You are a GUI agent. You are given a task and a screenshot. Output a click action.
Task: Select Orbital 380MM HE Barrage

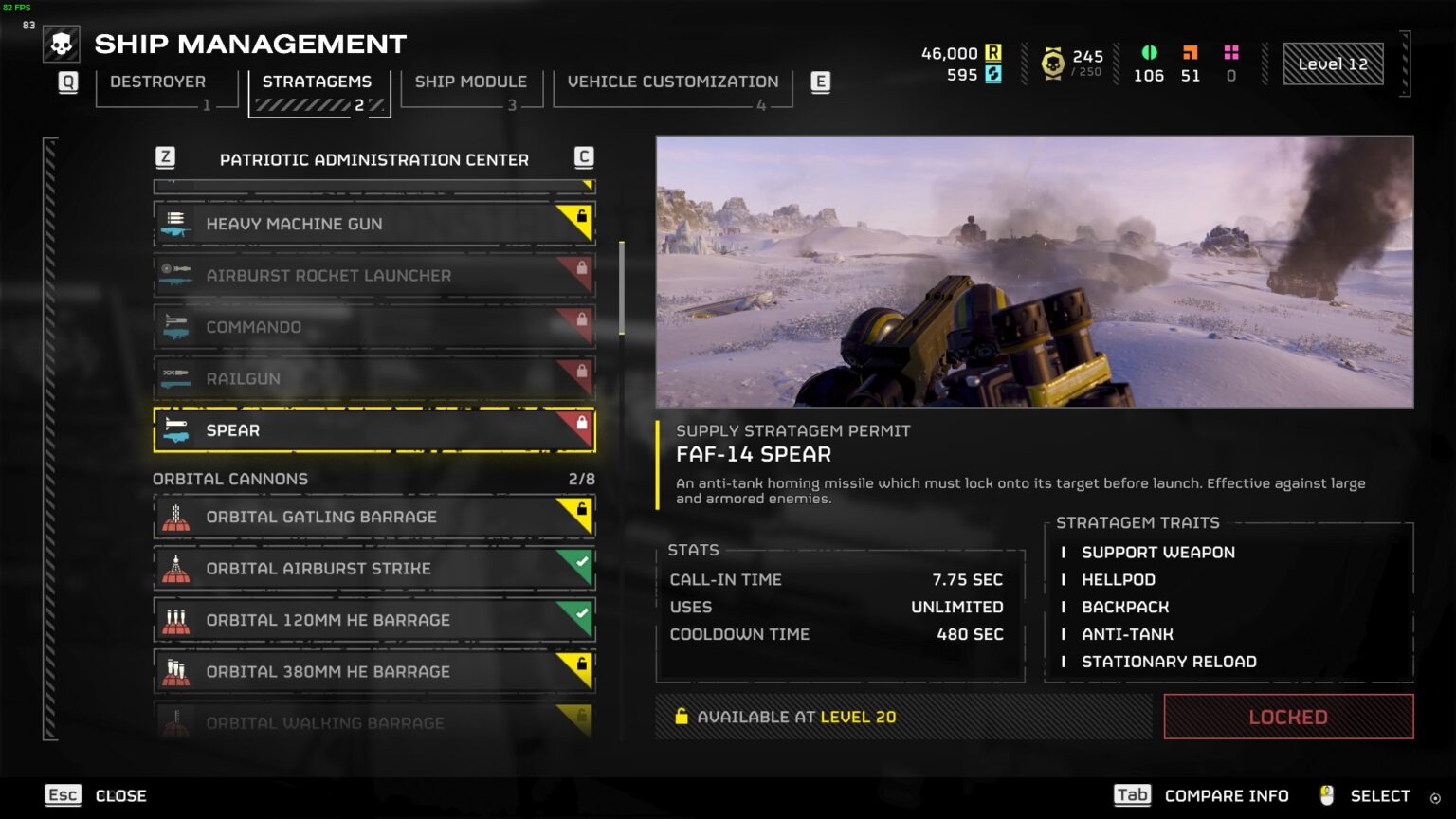point(373,671)
